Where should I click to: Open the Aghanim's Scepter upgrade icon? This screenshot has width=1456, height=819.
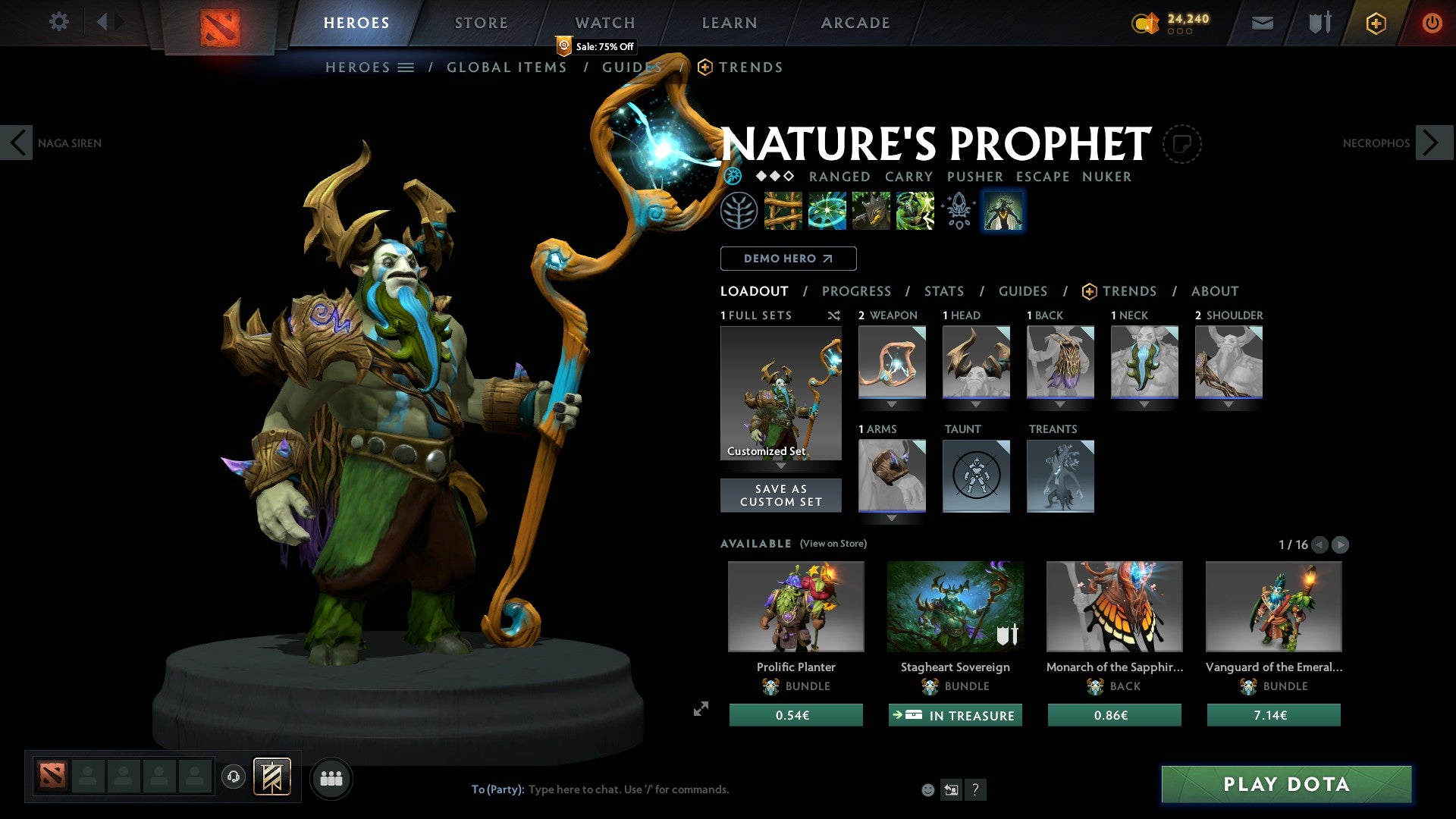point(958,211)
